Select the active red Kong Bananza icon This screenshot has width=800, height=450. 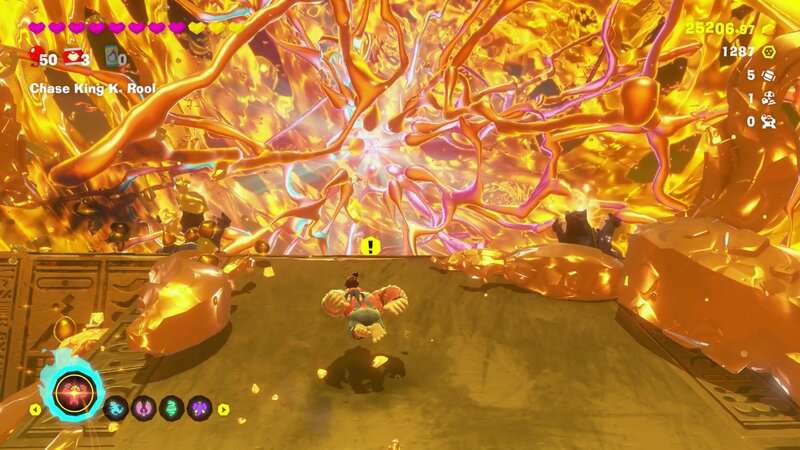75,394
